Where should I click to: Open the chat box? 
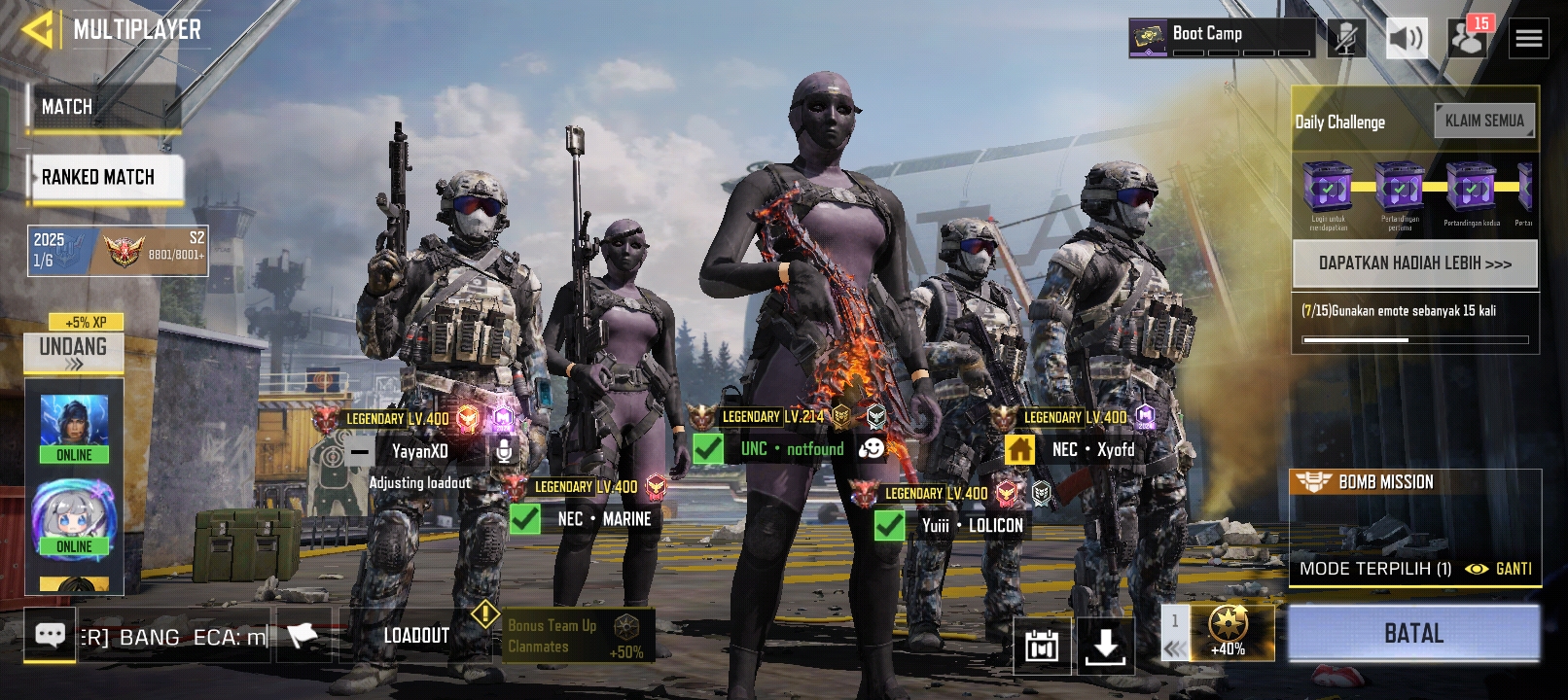tap(50, 636)
